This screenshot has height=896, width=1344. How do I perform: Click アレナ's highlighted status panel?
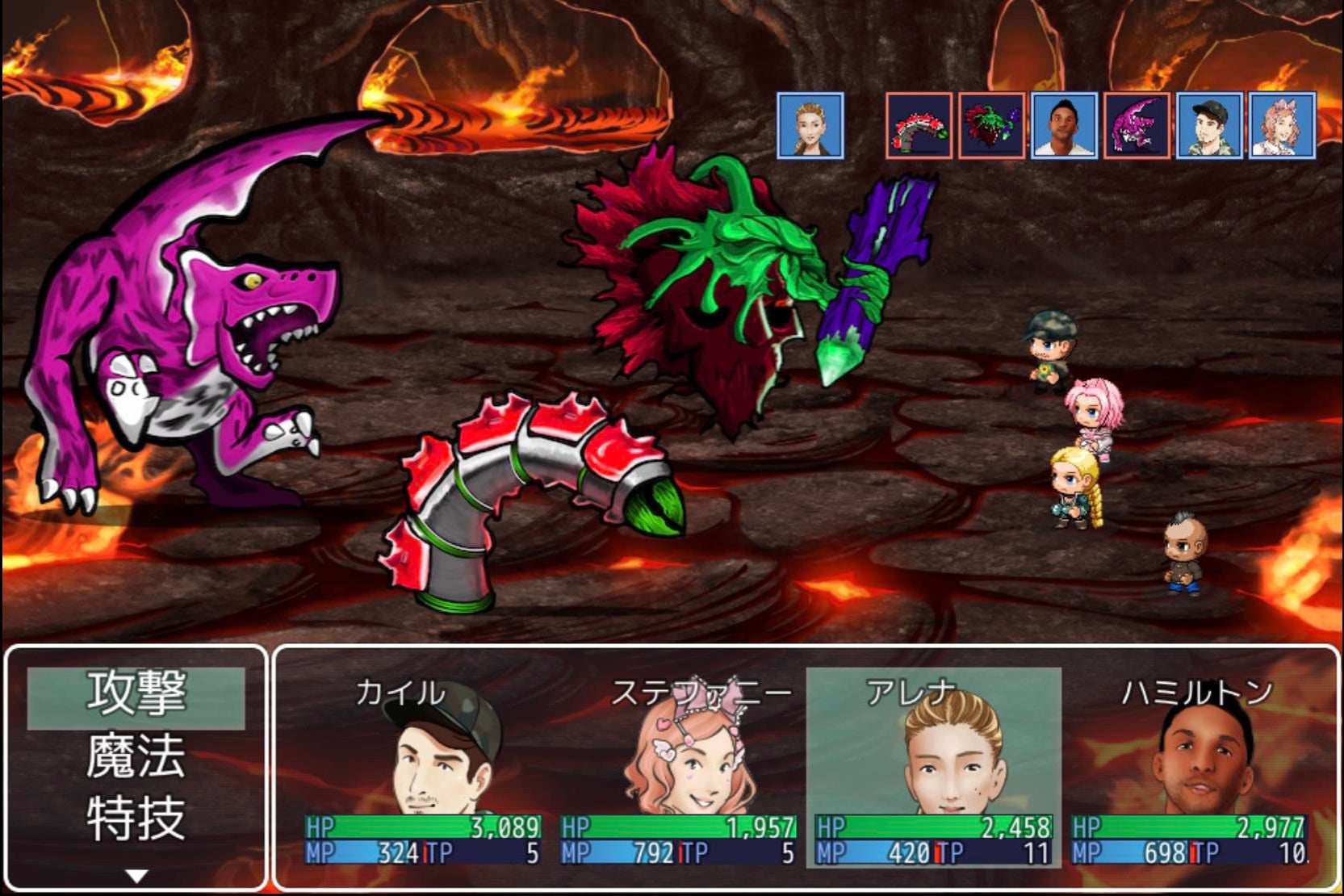tap(934, 768)
